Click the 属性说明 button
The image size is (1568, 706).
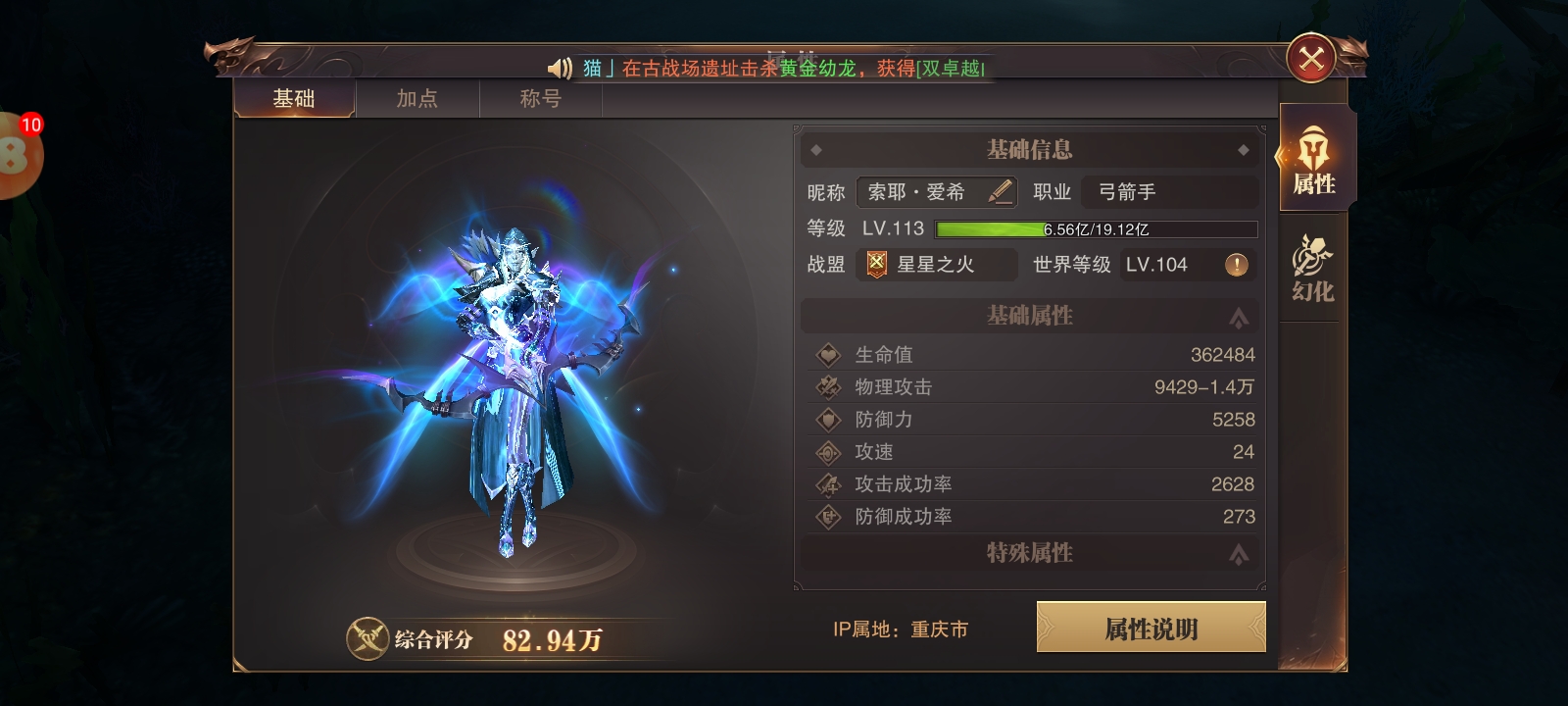click(x=1151, y=628)
